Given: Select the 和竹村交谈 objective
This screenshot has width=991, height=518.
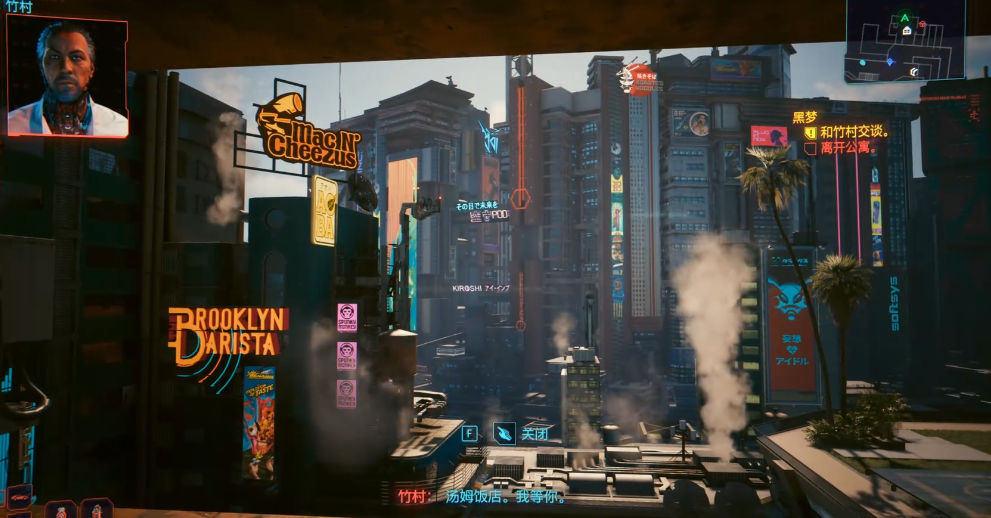Looking at the screenshot, I should click(853, 131).
